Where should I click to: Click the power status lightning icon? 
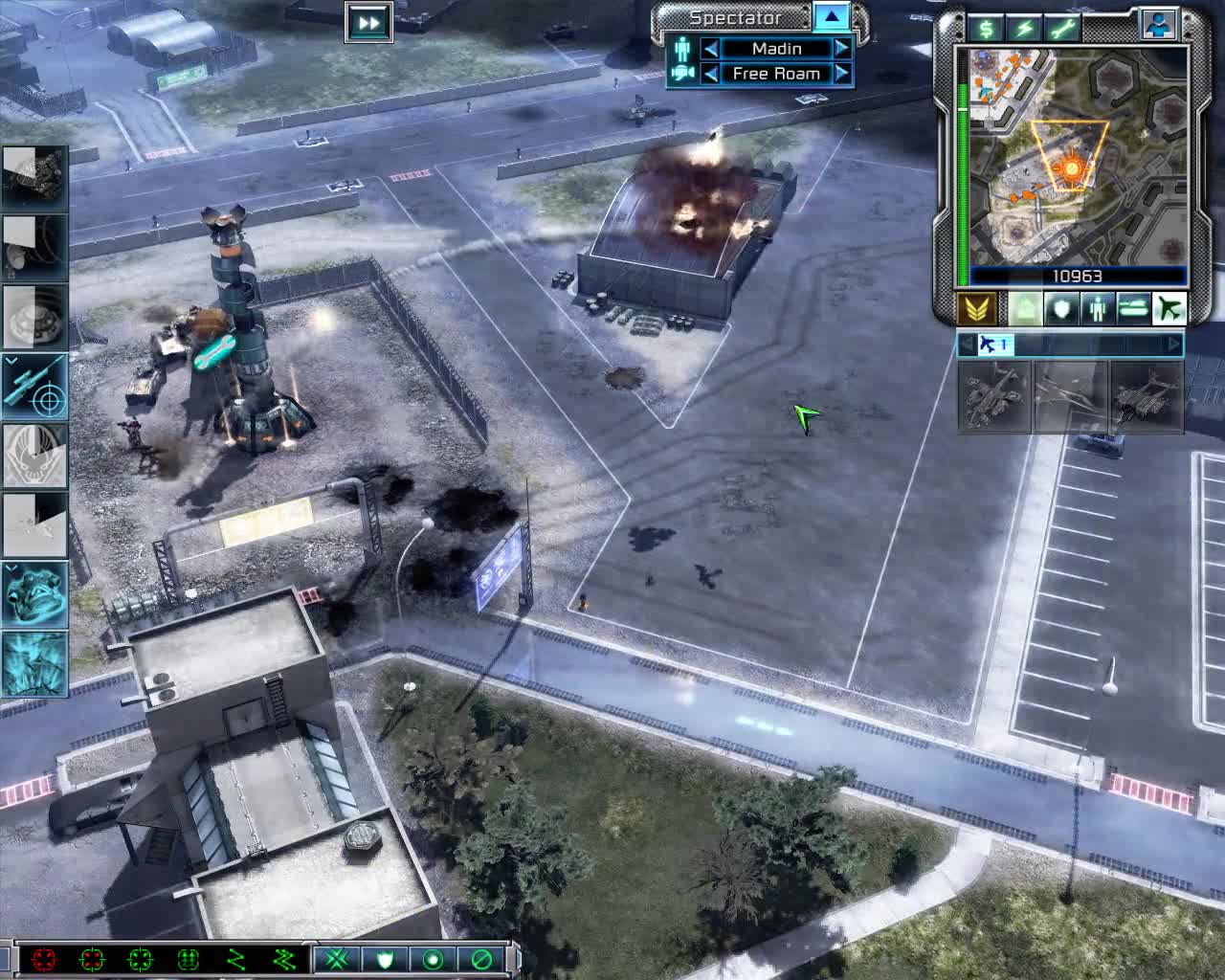[1022, 29]
